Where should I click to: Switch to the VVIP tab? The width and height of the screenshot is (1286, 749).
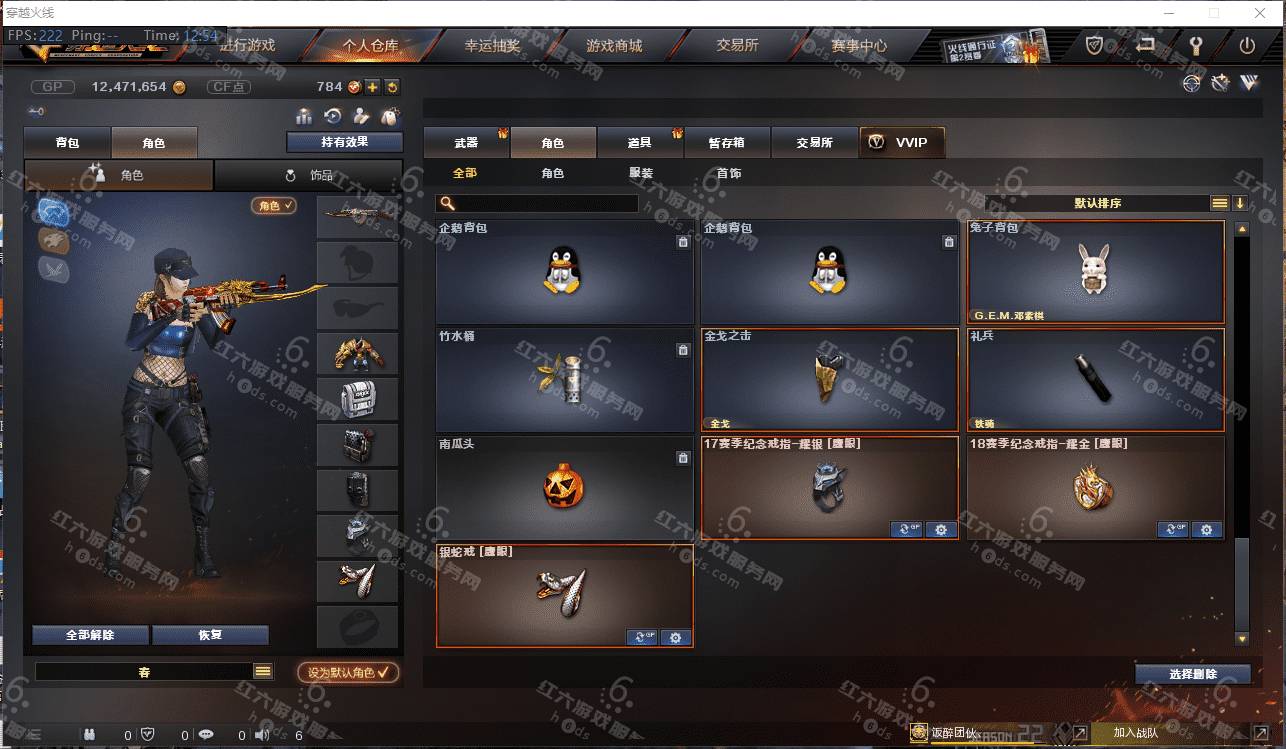[x=901, y=143]
